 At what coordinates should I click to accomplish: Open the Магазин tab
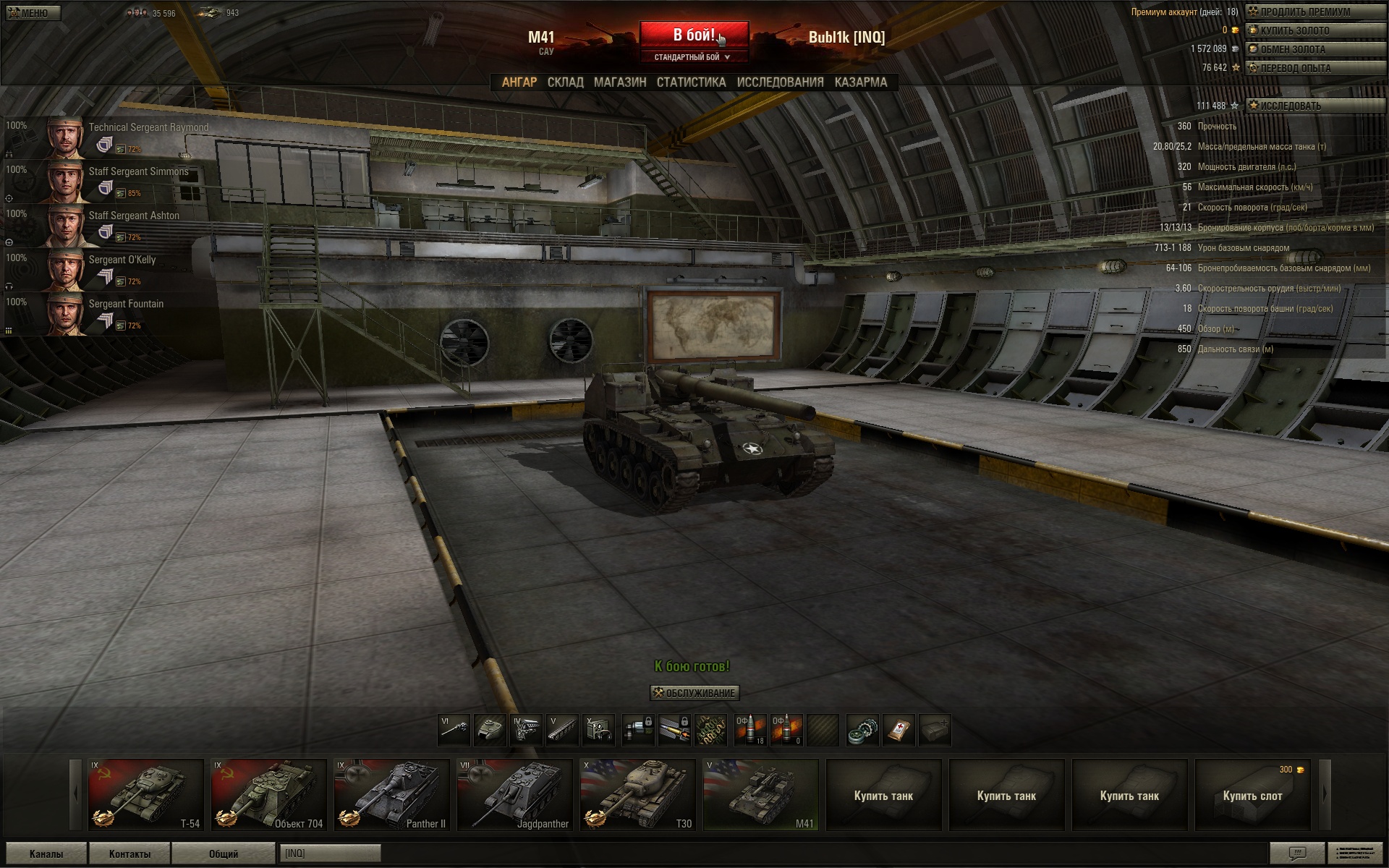coord(620,82)
